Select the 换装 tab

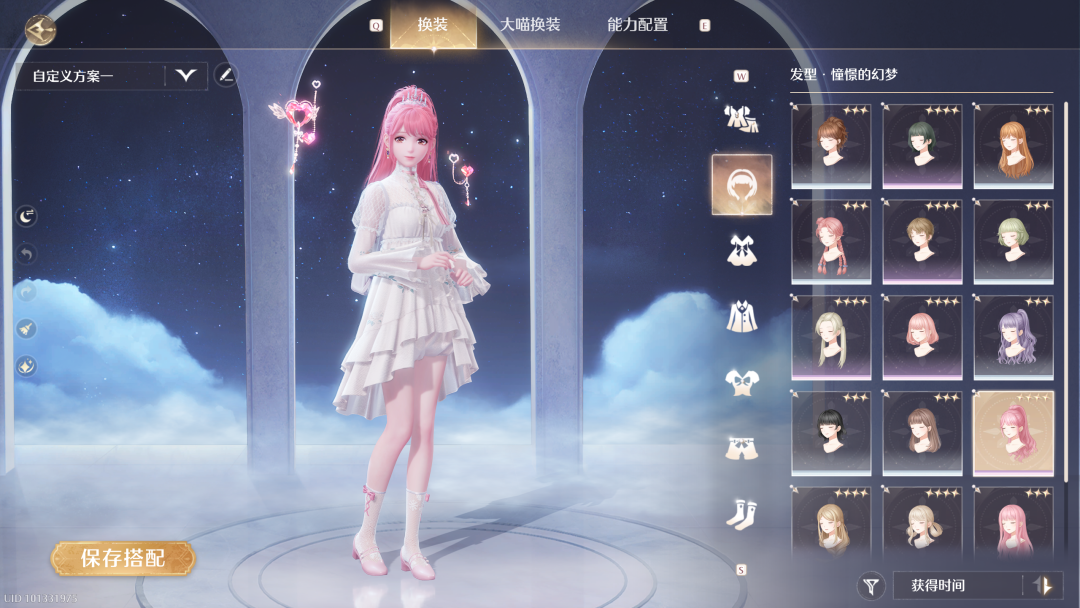(433, 25)
